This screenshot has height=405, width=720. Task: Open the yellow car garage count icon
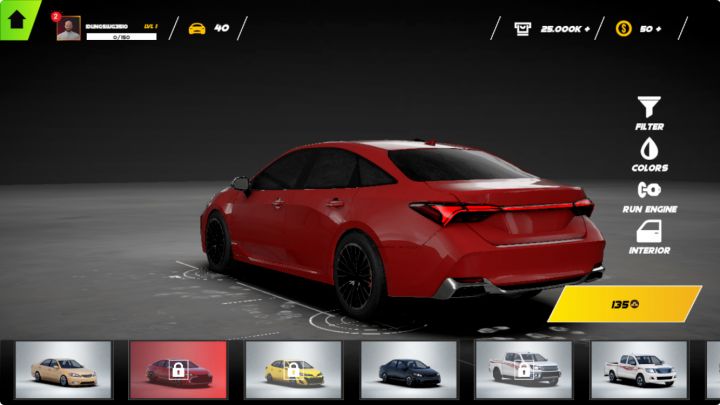(x=197, y=29)
